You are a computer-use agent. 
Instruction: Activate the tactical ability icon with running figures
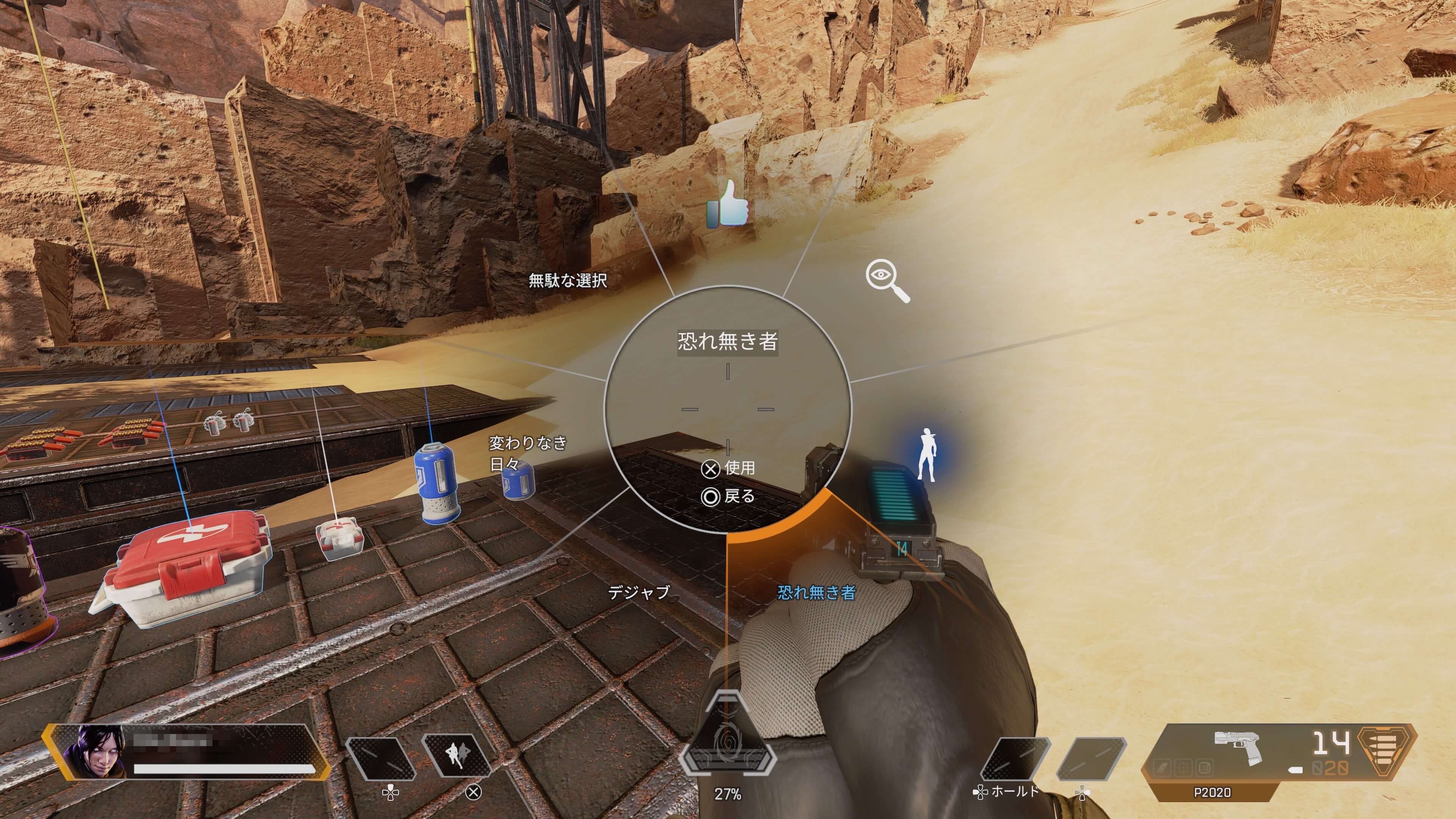(457, 755)
